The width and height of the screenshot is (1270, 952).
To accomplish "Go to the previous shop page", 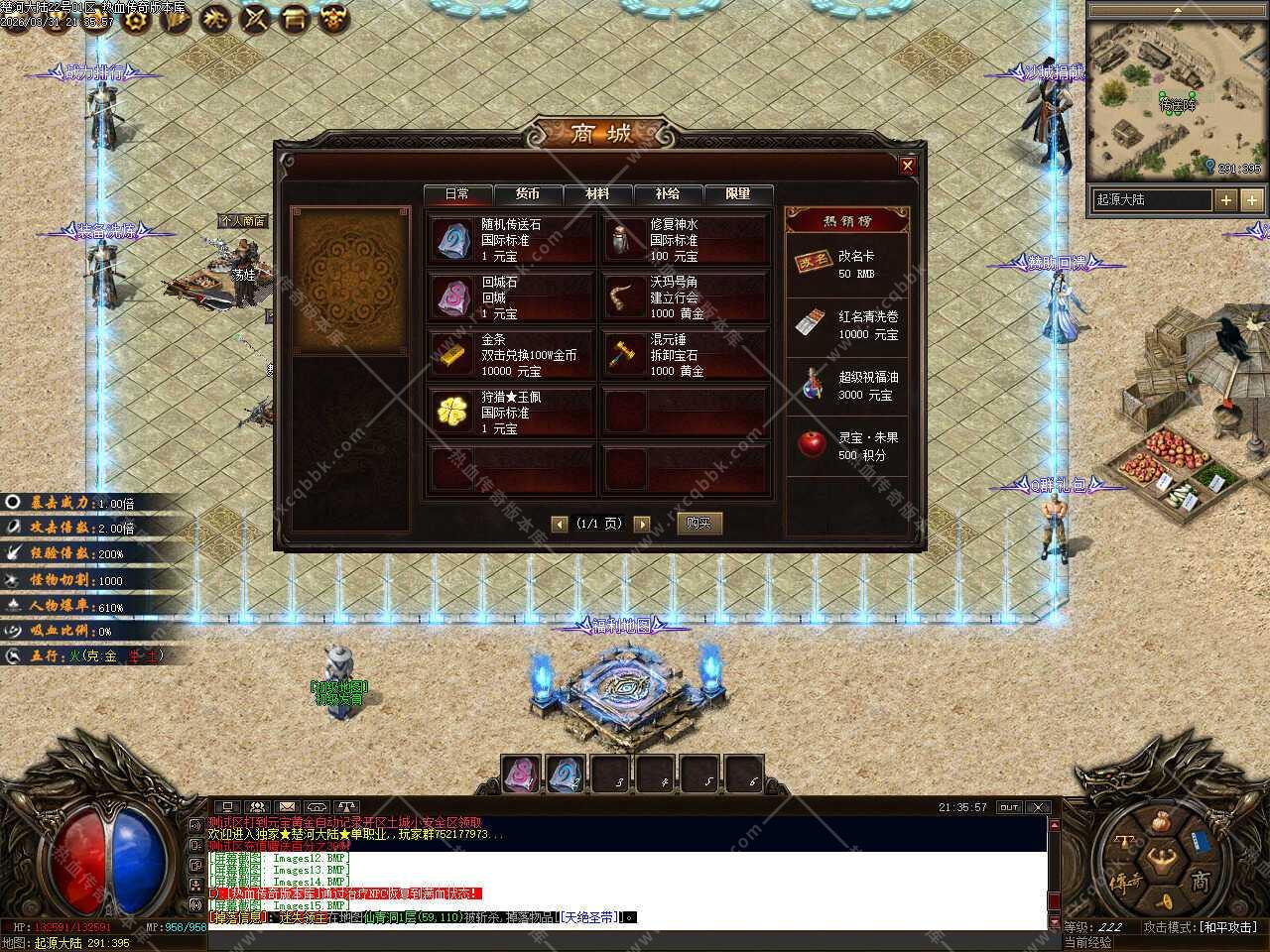I will (x=560, y=524).
